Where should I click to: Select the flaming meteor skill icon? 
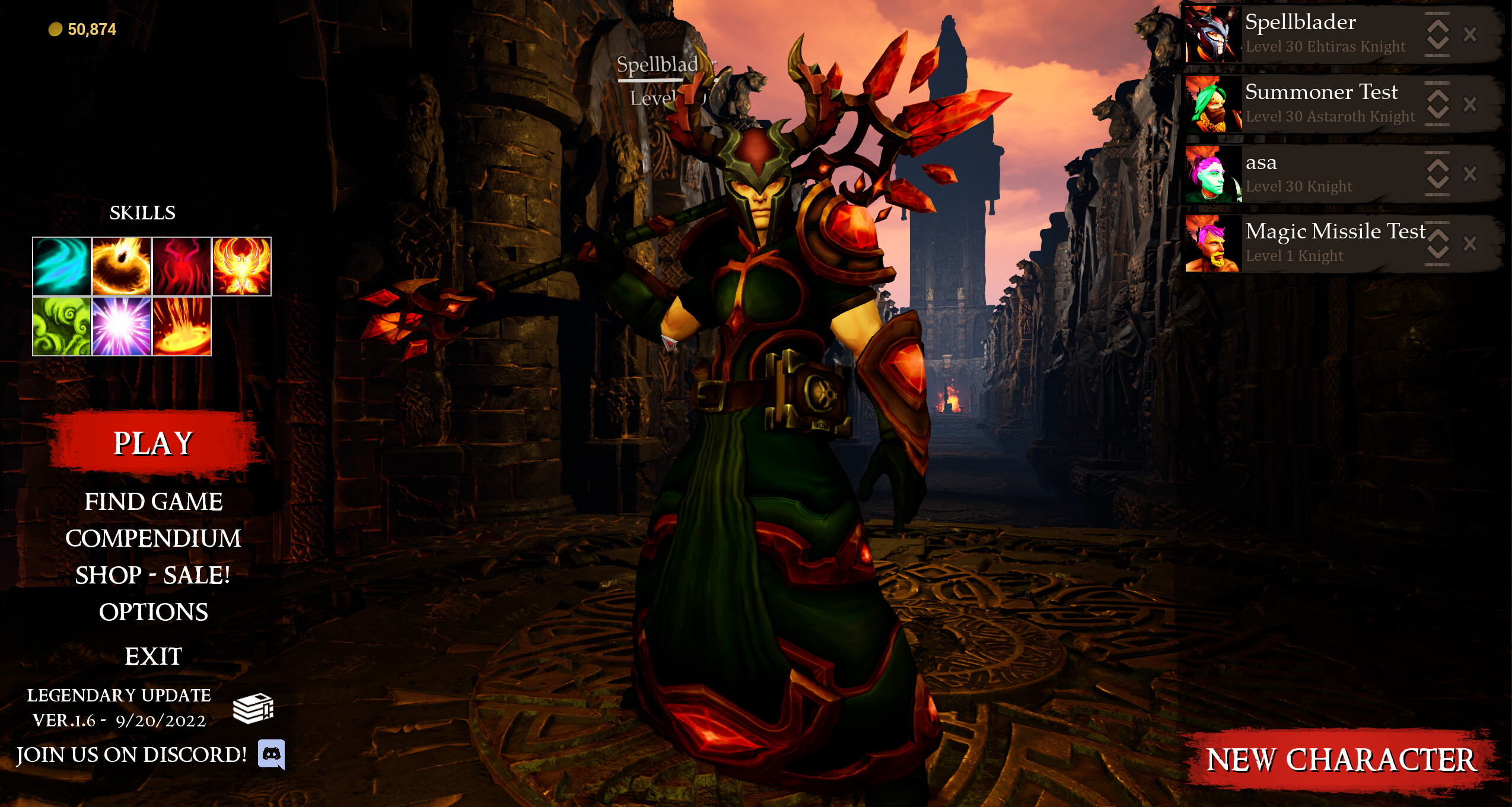coord(122,265)
